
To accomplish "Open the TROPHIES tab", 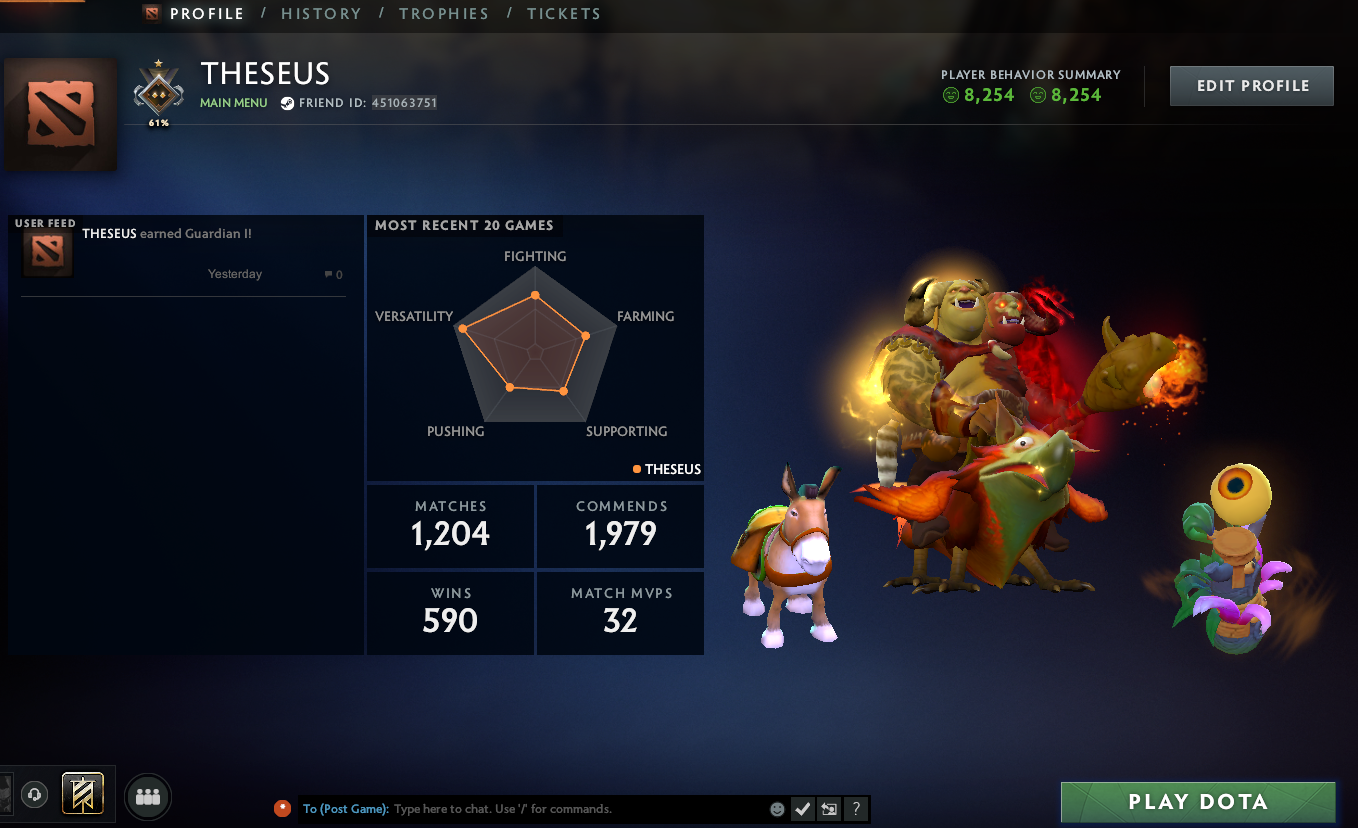I will click(444, 13).
